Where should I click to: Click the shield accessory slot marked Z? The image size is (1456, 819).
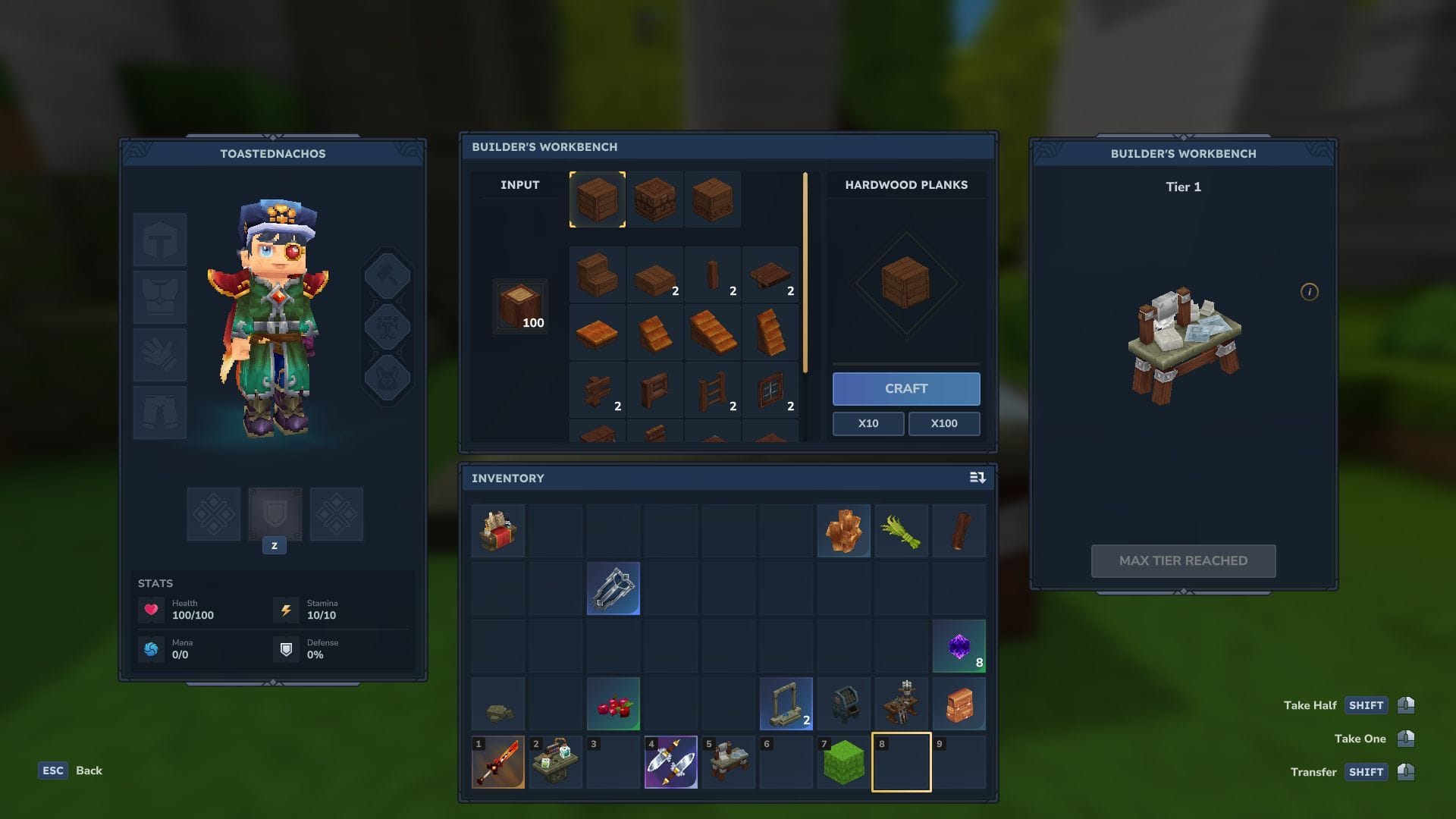(x=275, y=514)
